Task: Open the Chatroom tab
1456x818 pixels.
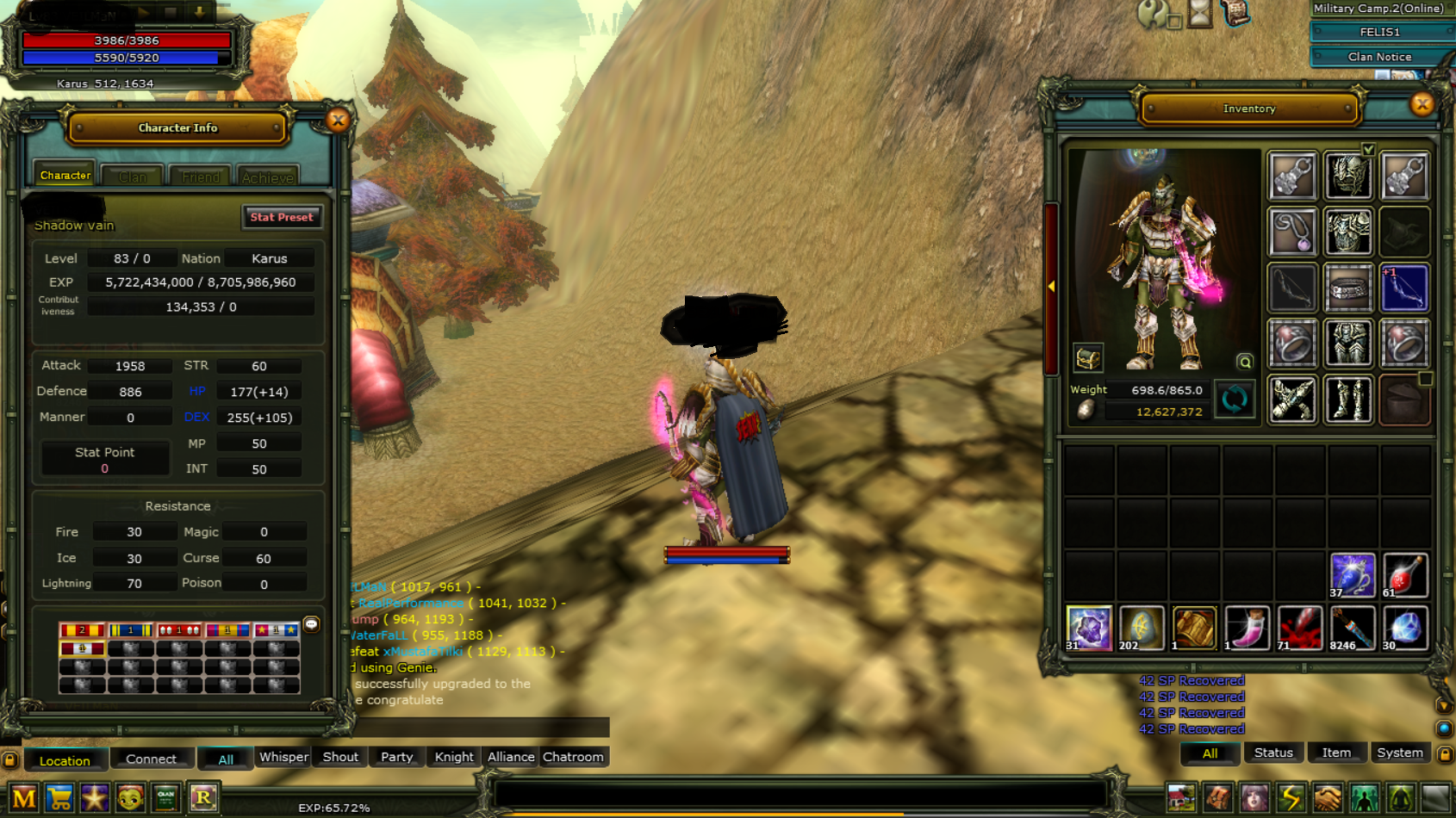Action: 573,757
